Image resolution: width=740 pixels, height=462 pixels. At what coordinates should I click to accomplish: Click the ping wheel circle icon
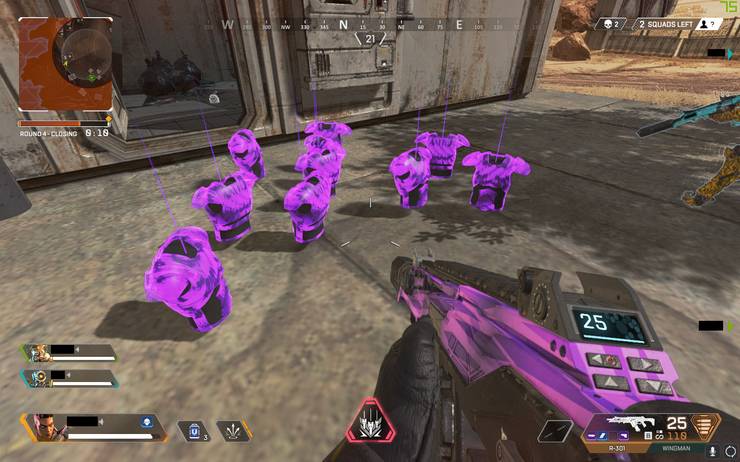(732, 451)
